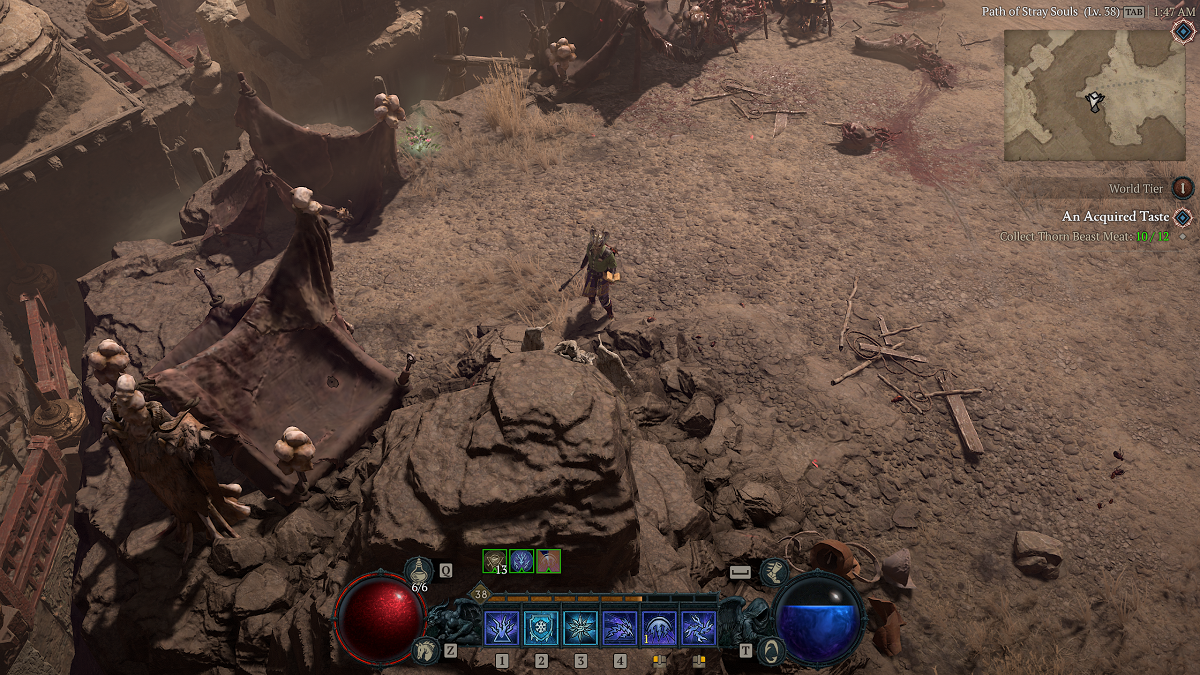Click the blue diamond quest marker above the minimap

(1183, 30)
